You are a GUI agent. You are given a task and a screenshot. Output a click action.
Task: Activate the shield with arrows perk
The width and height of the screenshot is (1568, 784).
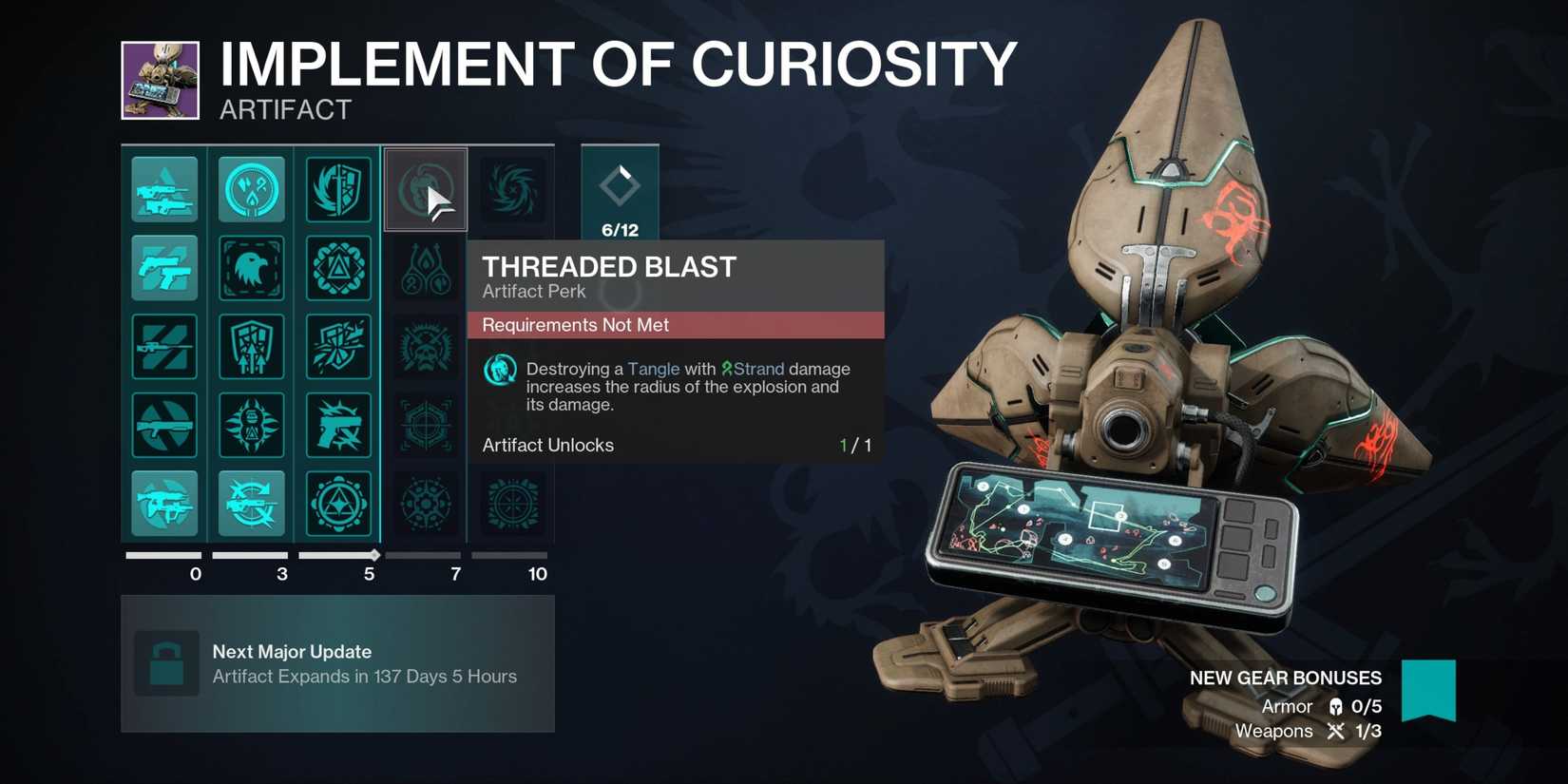coord(252,347)
